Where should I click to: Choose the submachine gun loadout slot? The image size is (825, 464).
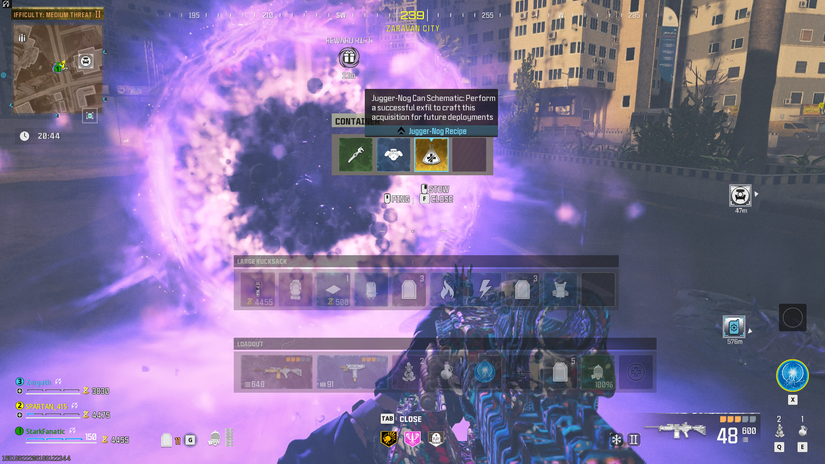point(352,372)
